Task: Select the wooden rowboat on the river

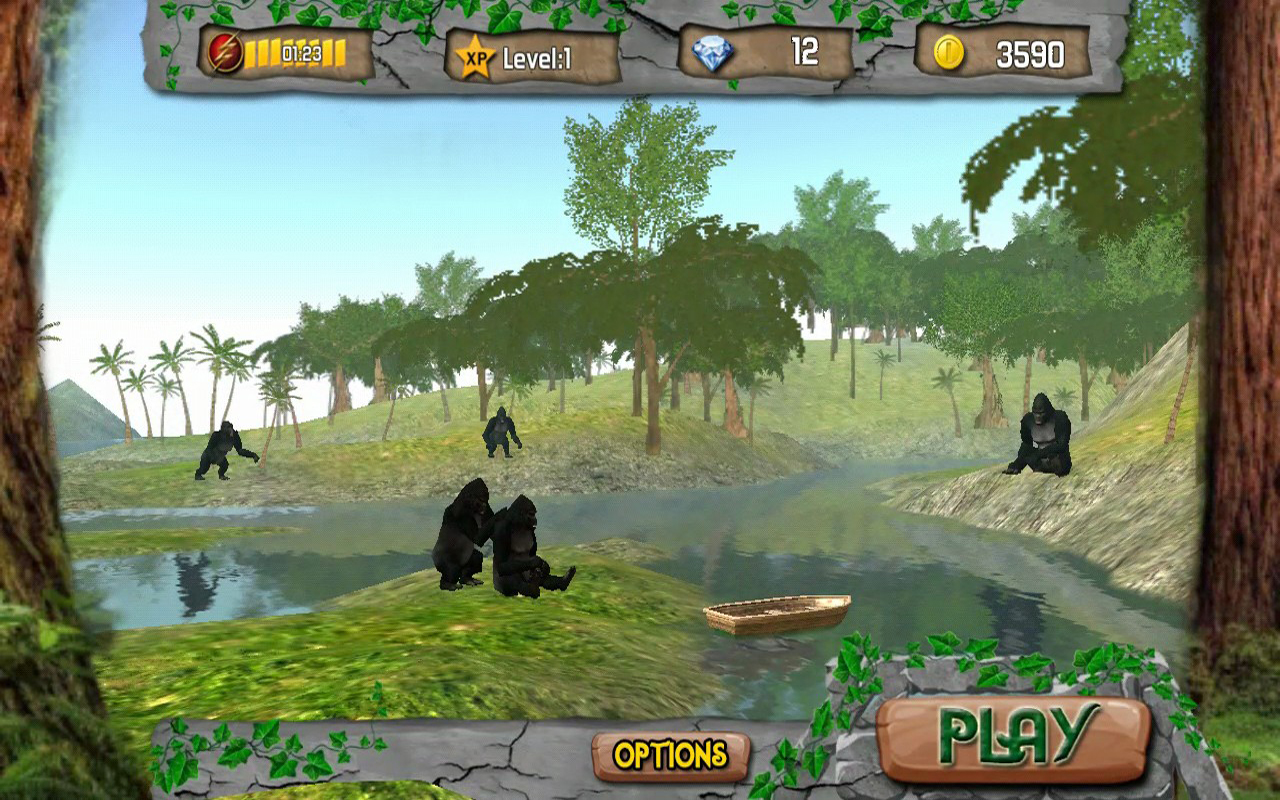Action: [x=778, y=615]
